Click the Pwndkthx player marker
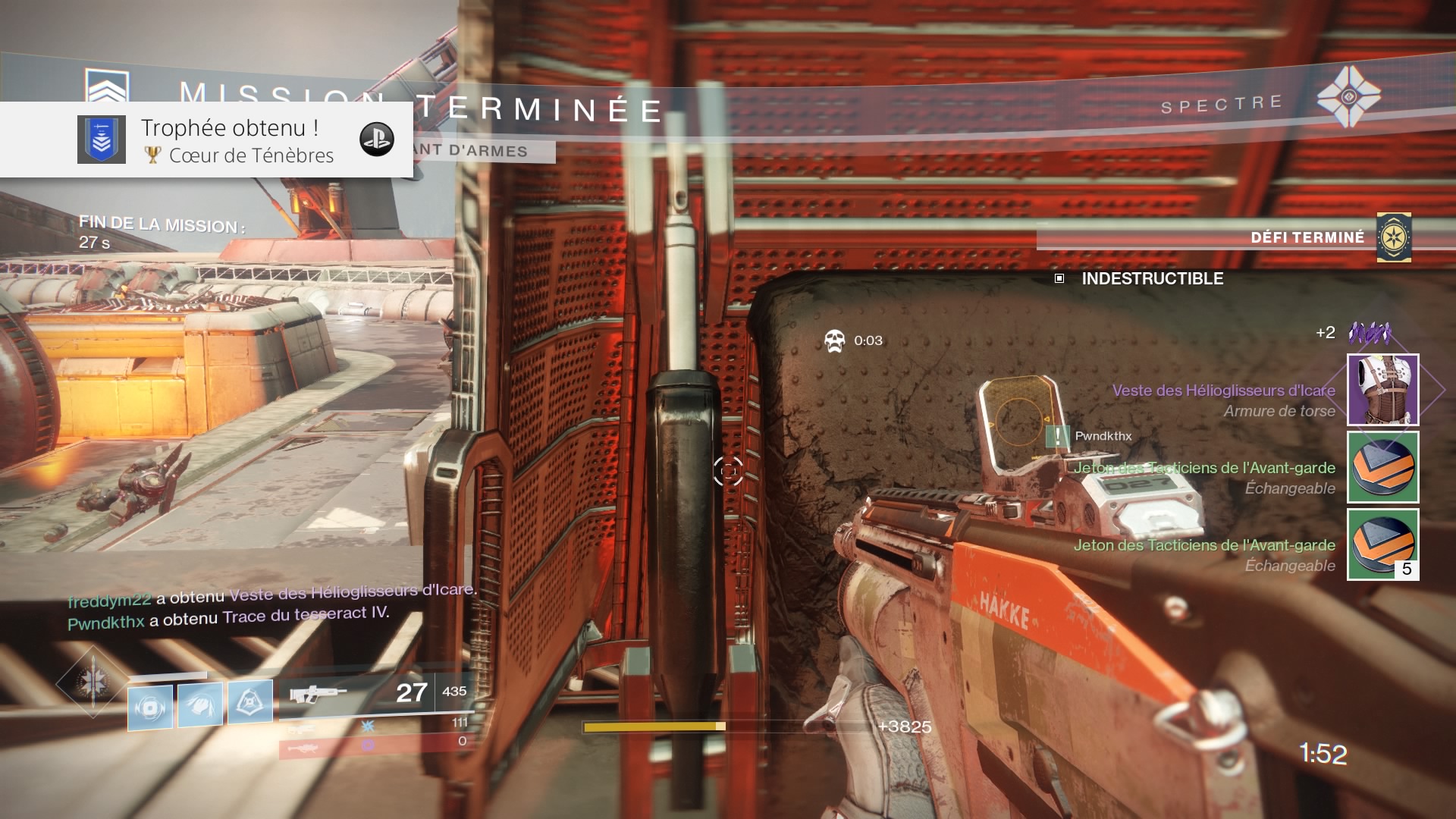The image size is (1456, 819). (1058, 436)
